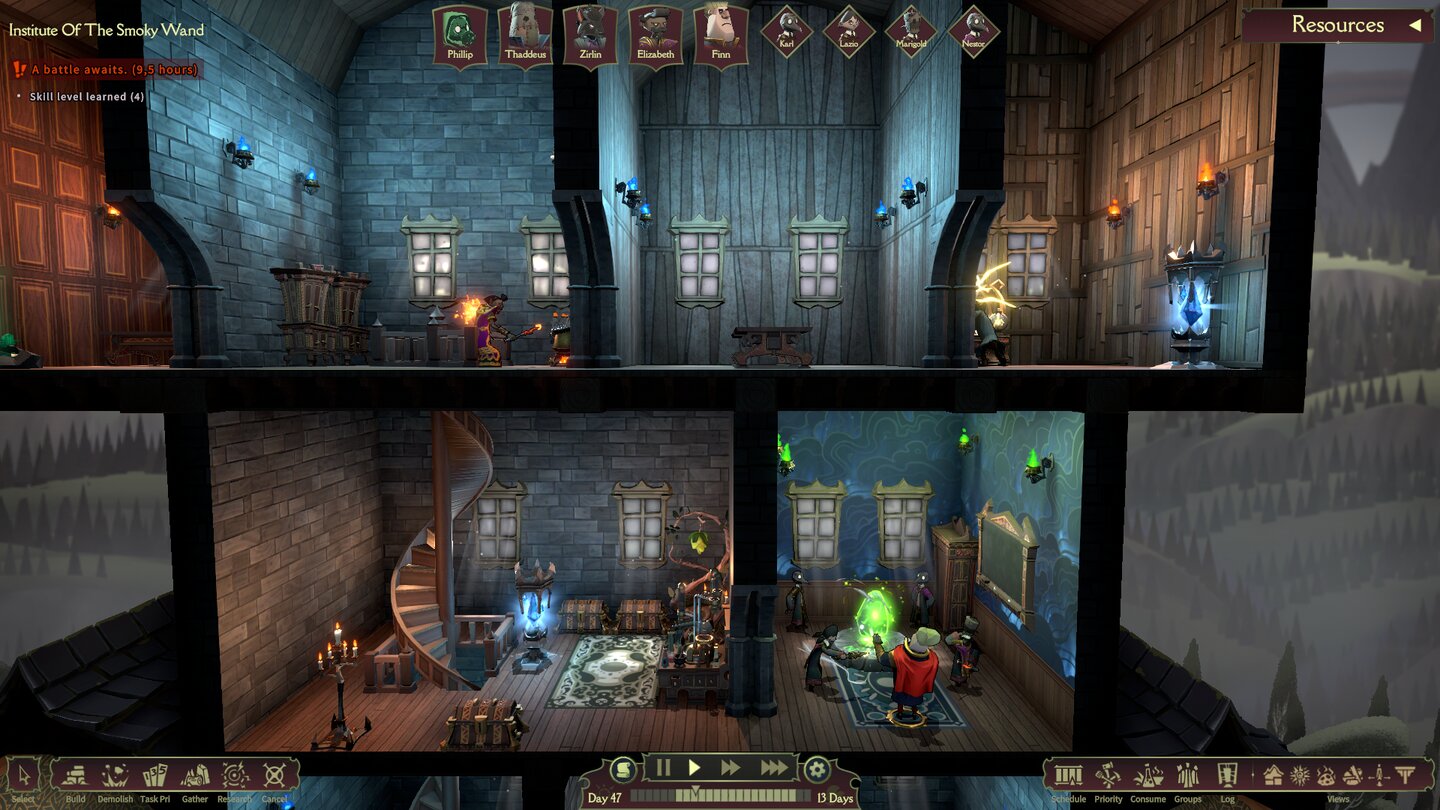Open the game settings gear
This screenshot has width=1440, height=810.
click(816, 768)
